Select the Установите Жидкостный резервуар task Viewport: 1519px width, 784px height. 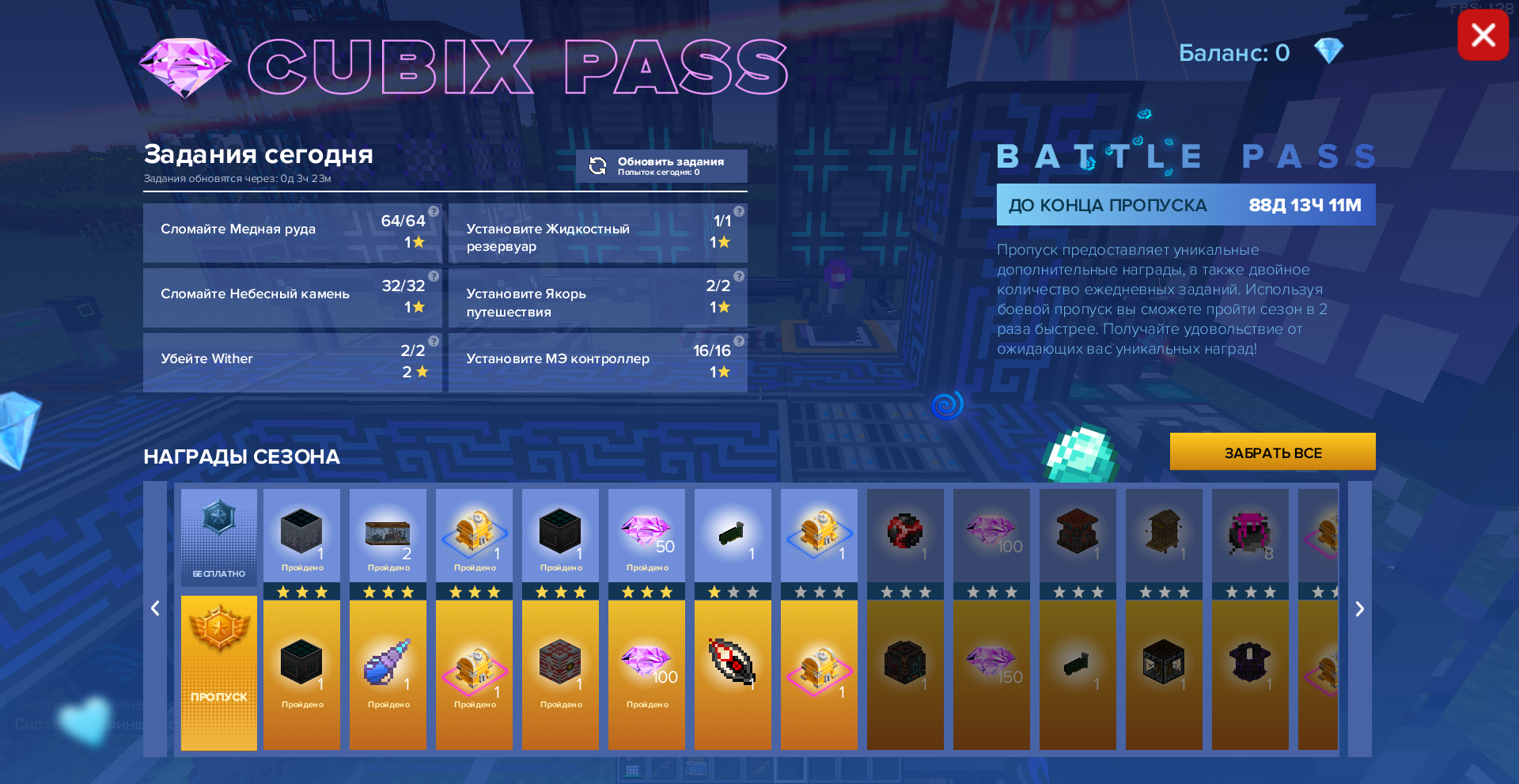(x=597, y=233)
